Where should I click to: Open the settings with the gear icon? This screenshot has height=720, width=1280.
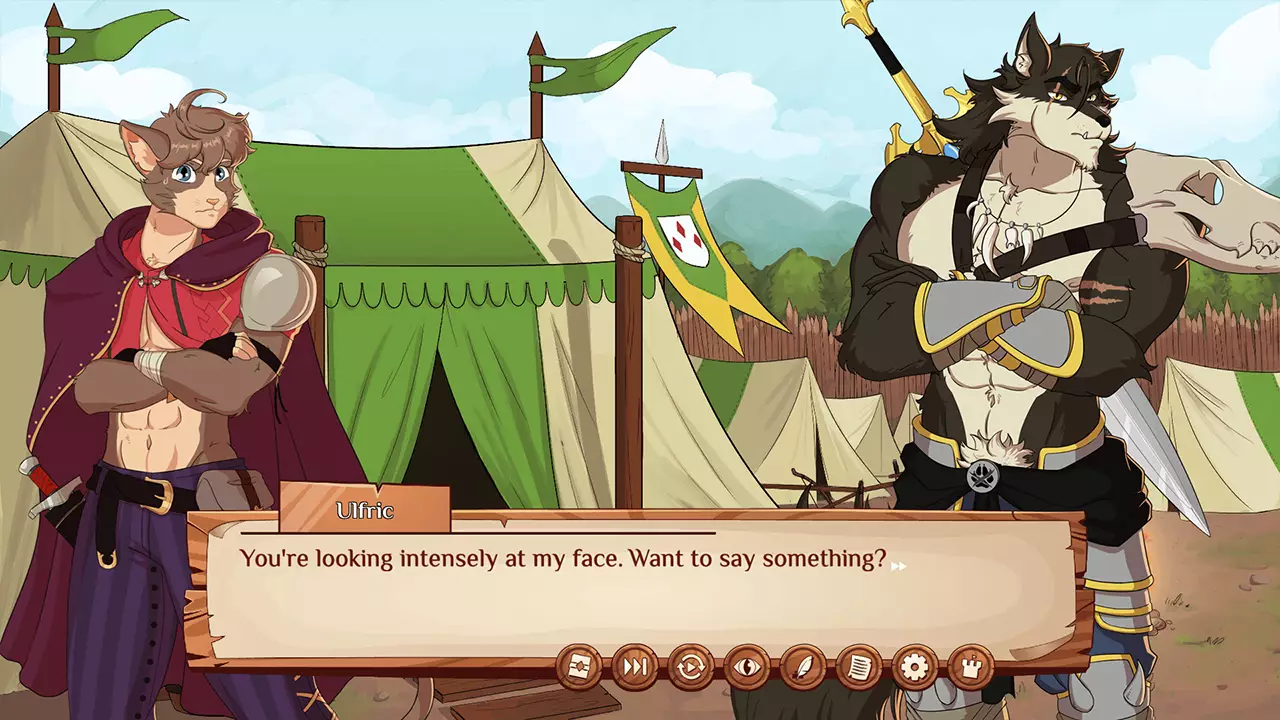coord(913,665)
